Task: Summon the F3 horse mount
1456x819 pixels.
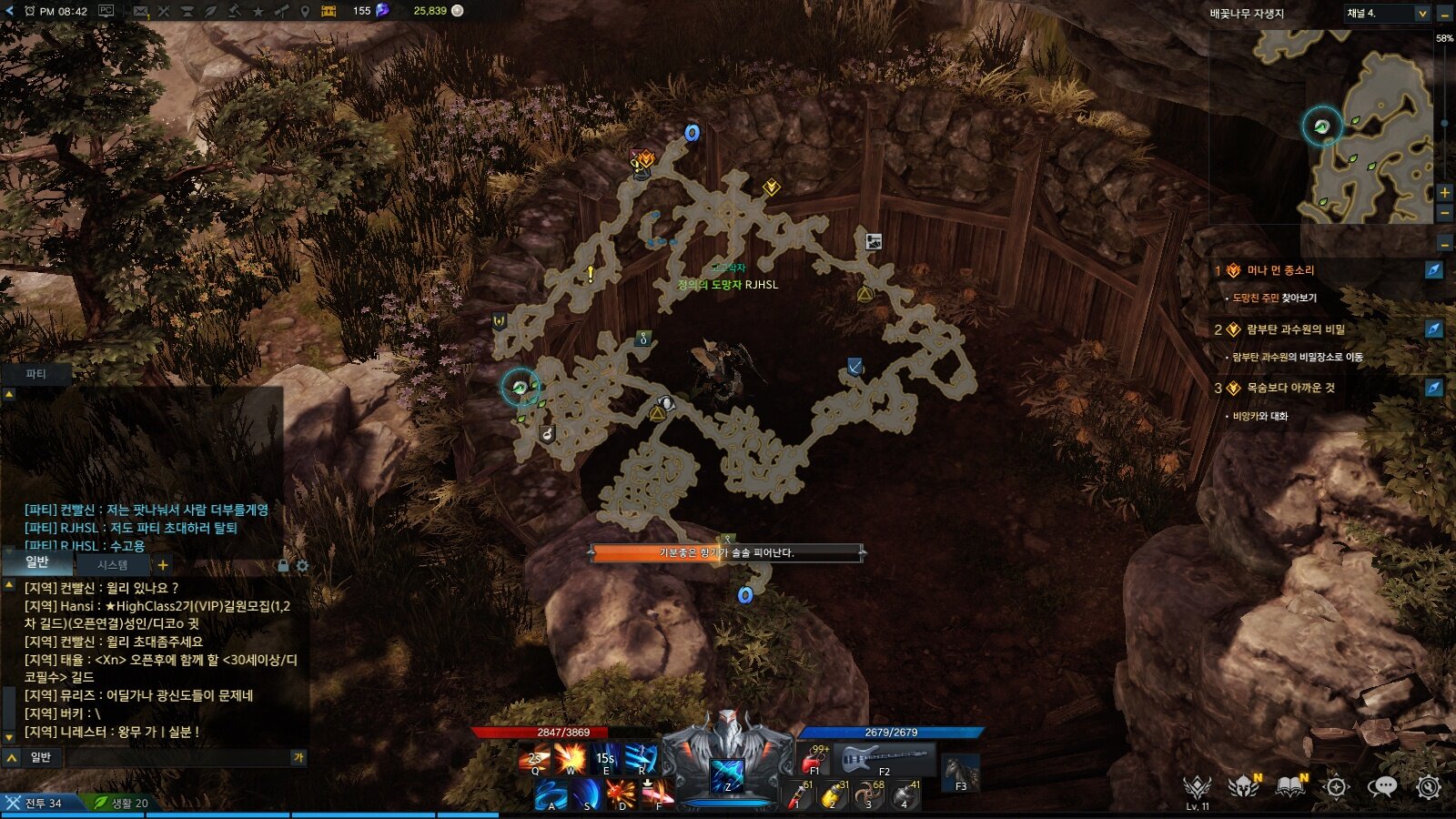Action: (960, 773)
